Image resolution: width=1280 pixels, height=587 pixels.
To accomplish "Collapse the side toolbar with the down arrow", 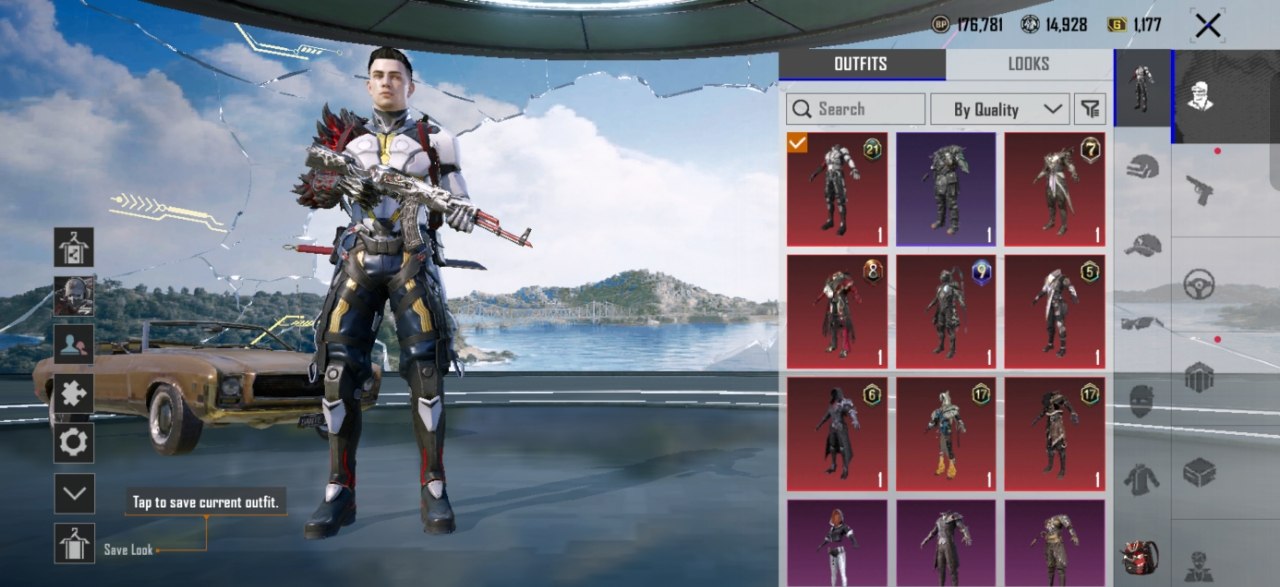I will (74, 494).
